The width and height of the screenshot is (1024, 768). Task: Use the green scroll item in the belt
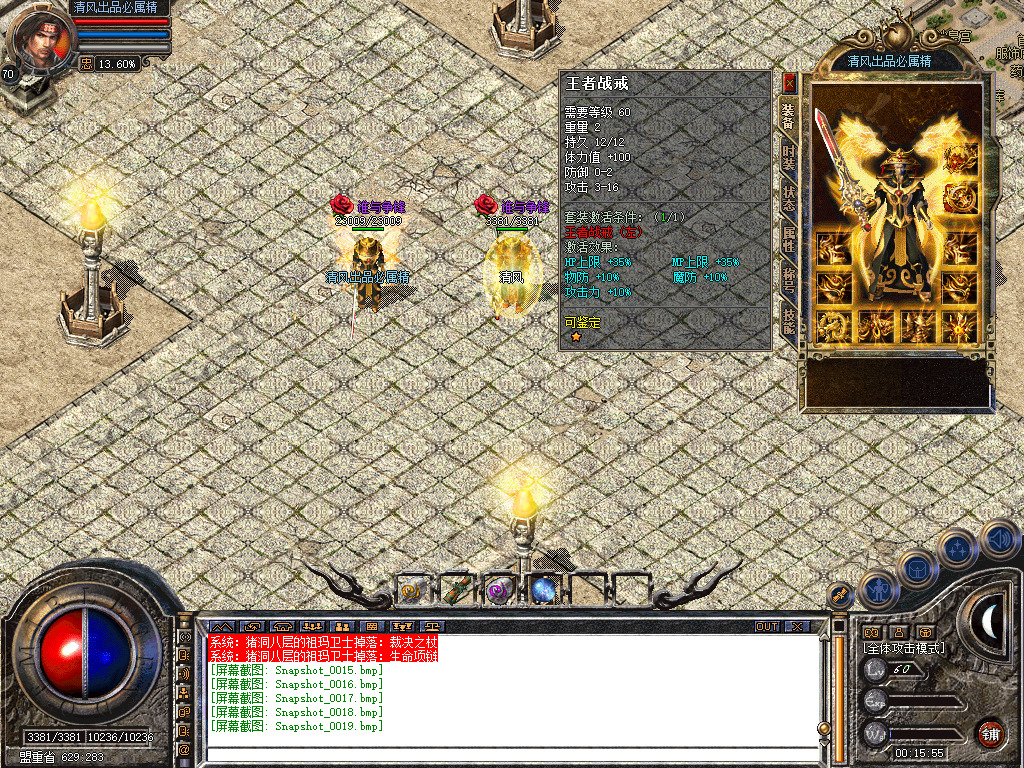pos(456,591)
